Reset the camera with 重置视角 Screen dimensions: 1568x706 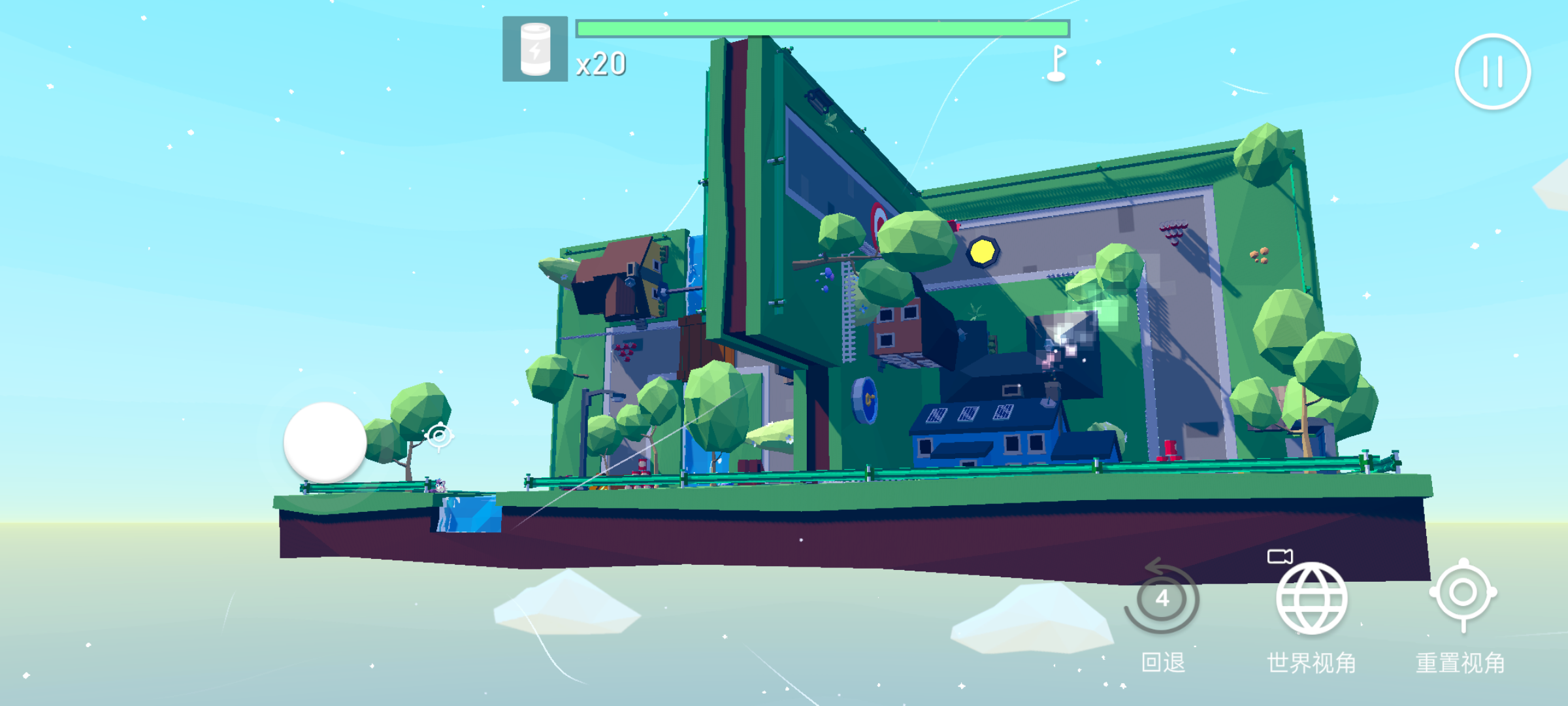[x=1463, y=594]
